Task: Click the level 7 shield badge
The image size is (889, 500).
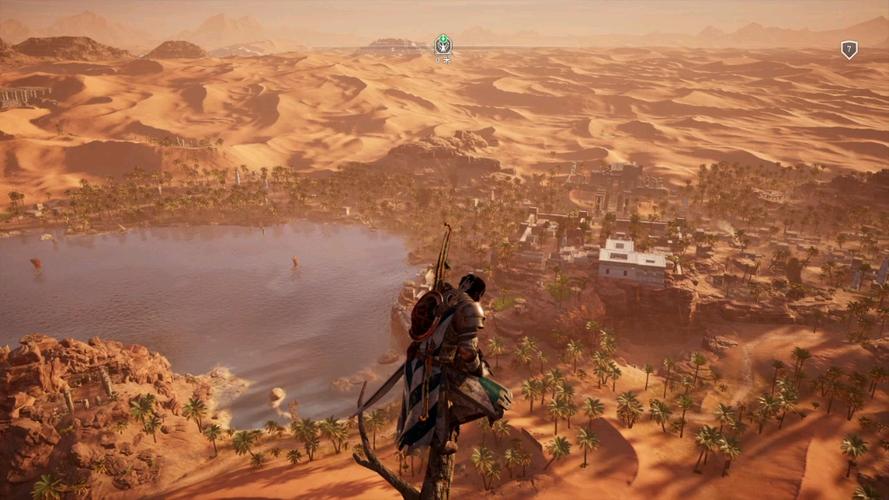Action: 849,49
